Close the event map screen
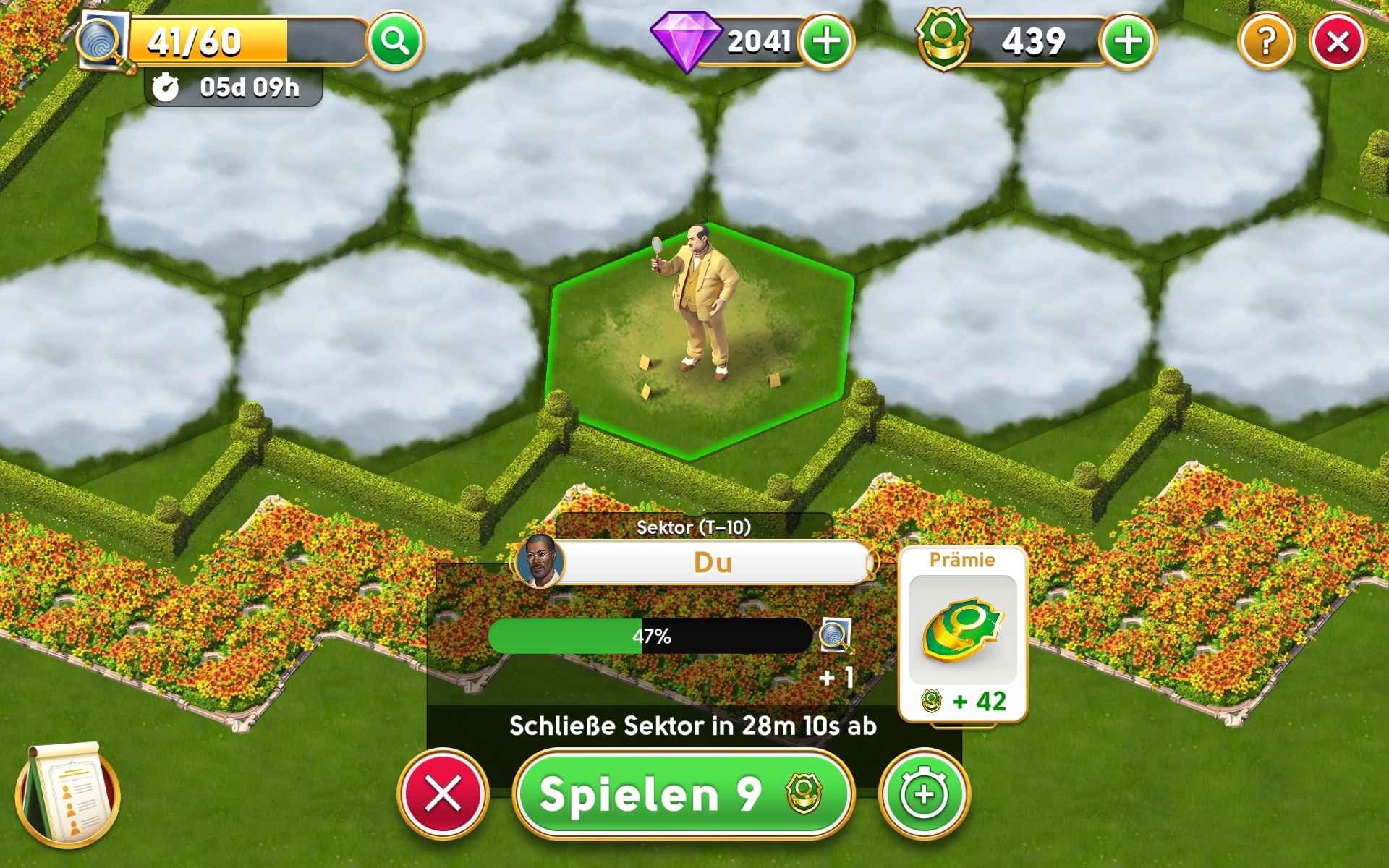 [1338, 42]
